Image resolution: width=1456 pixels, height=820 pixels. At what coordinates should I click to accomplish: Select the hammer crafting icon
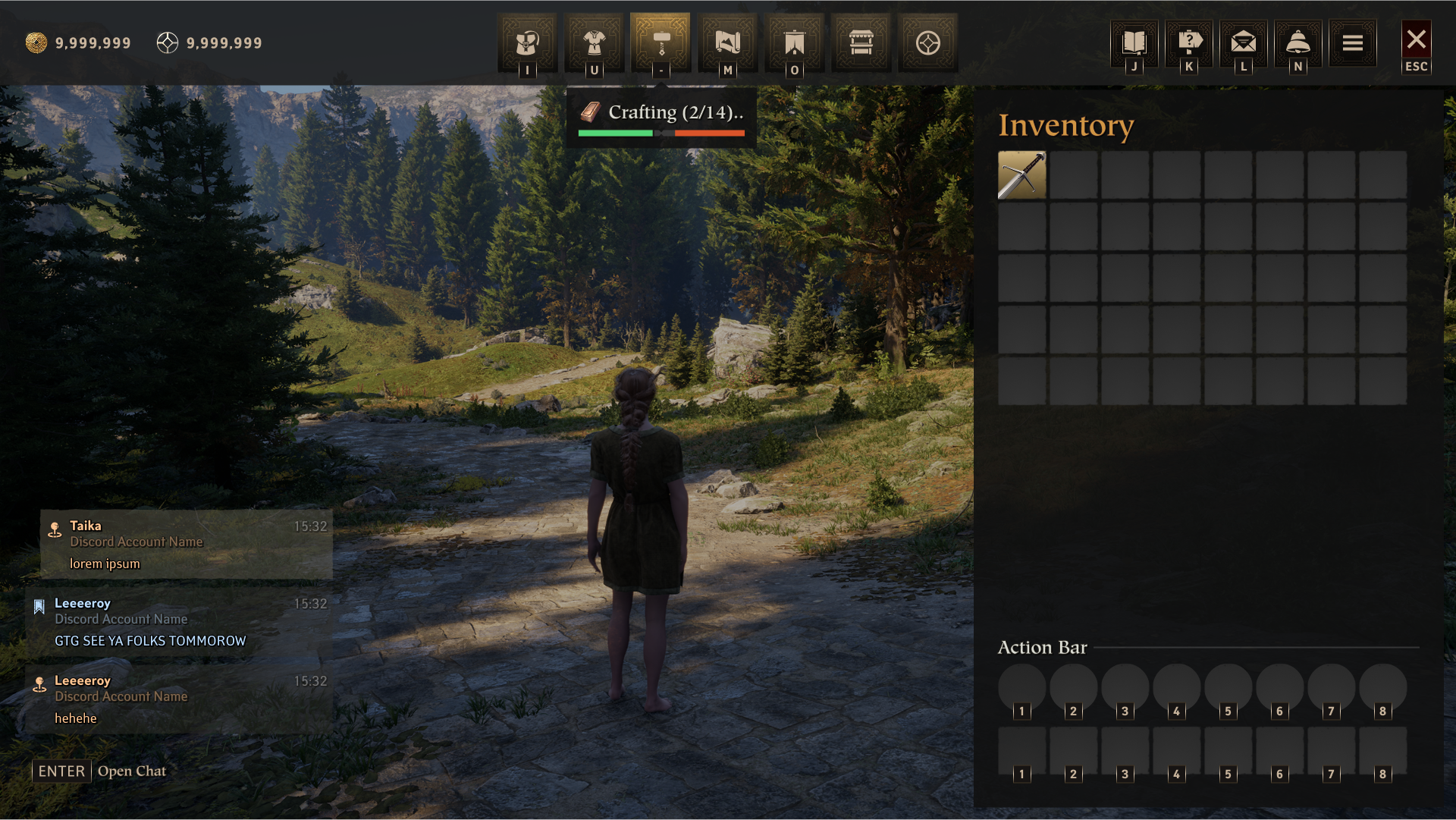coord(661,42)
